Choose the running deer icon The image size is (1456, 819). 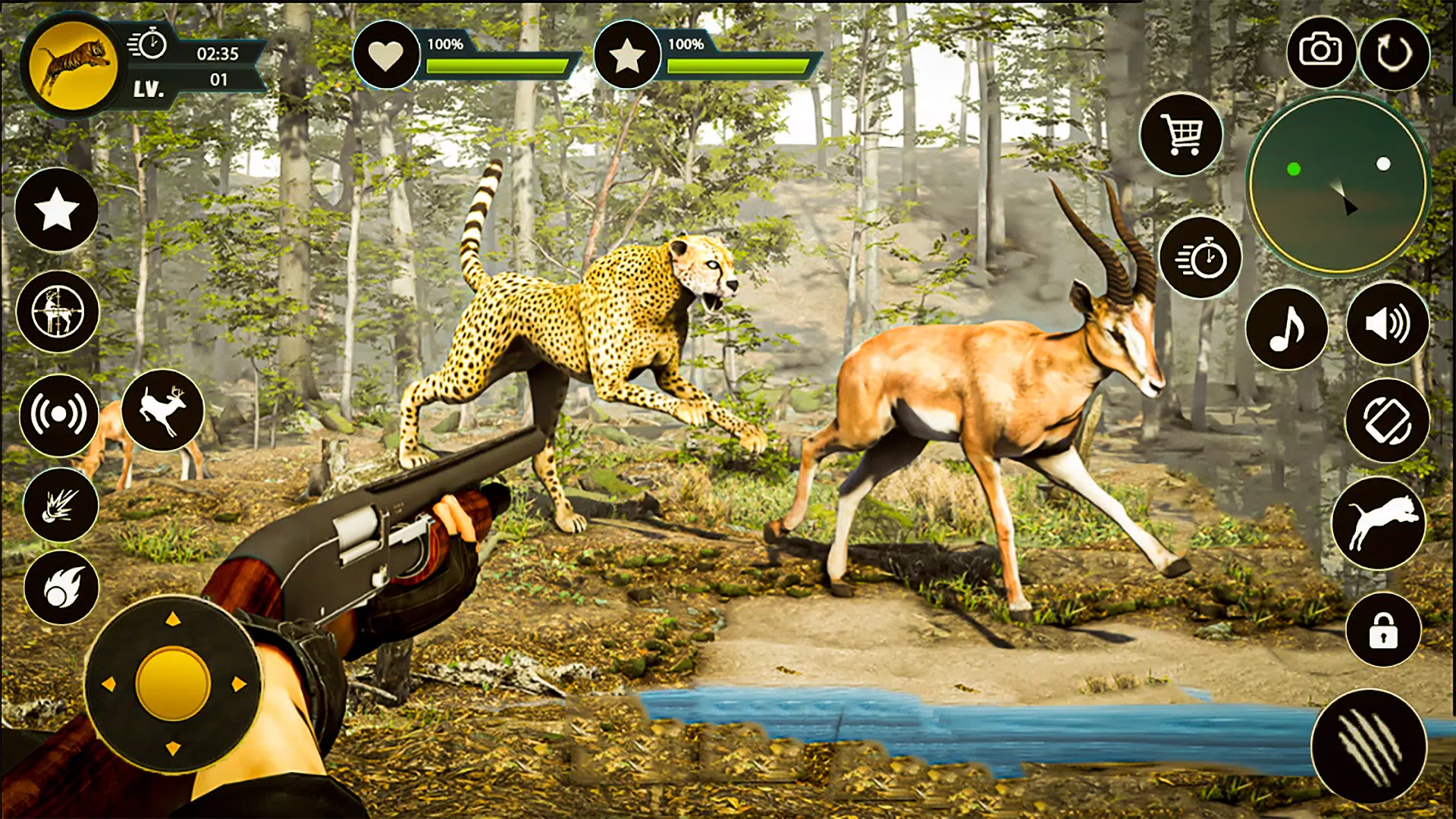[x=163, y=410]
